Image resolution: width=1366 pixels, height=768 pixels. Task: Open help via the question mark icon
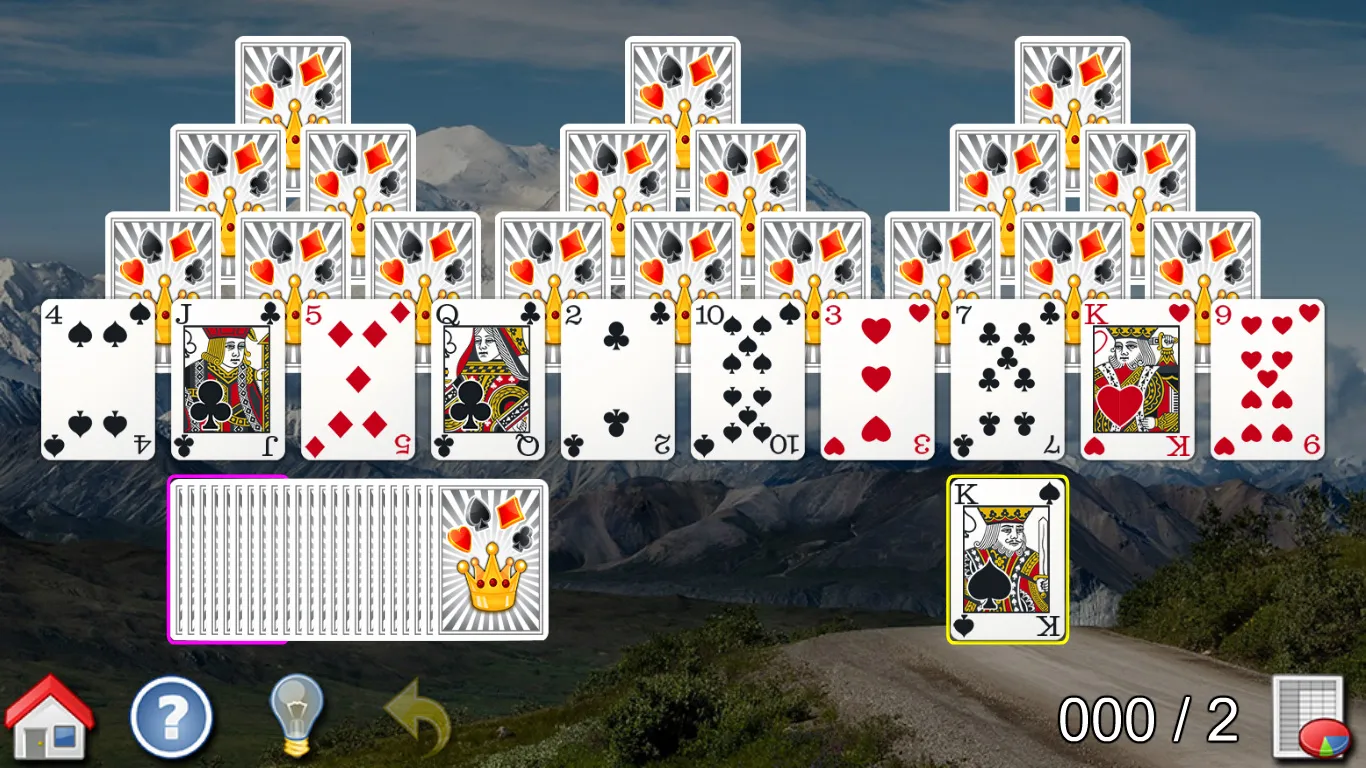tap(171, 715)
